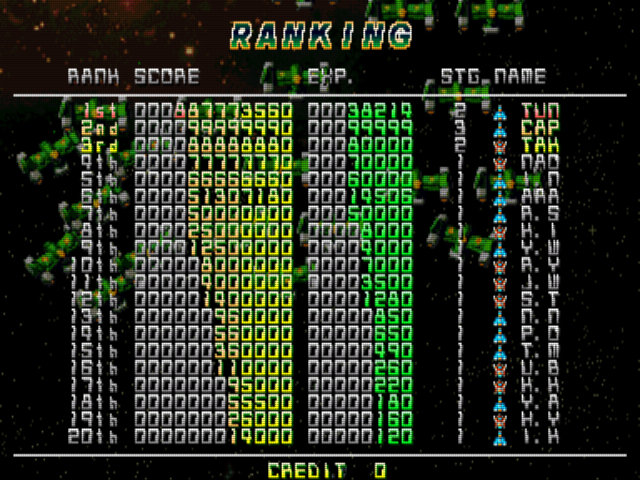Select the 10th rank row scoring 8000000
The width and height of the screenshot is (640, 480).
310,264
